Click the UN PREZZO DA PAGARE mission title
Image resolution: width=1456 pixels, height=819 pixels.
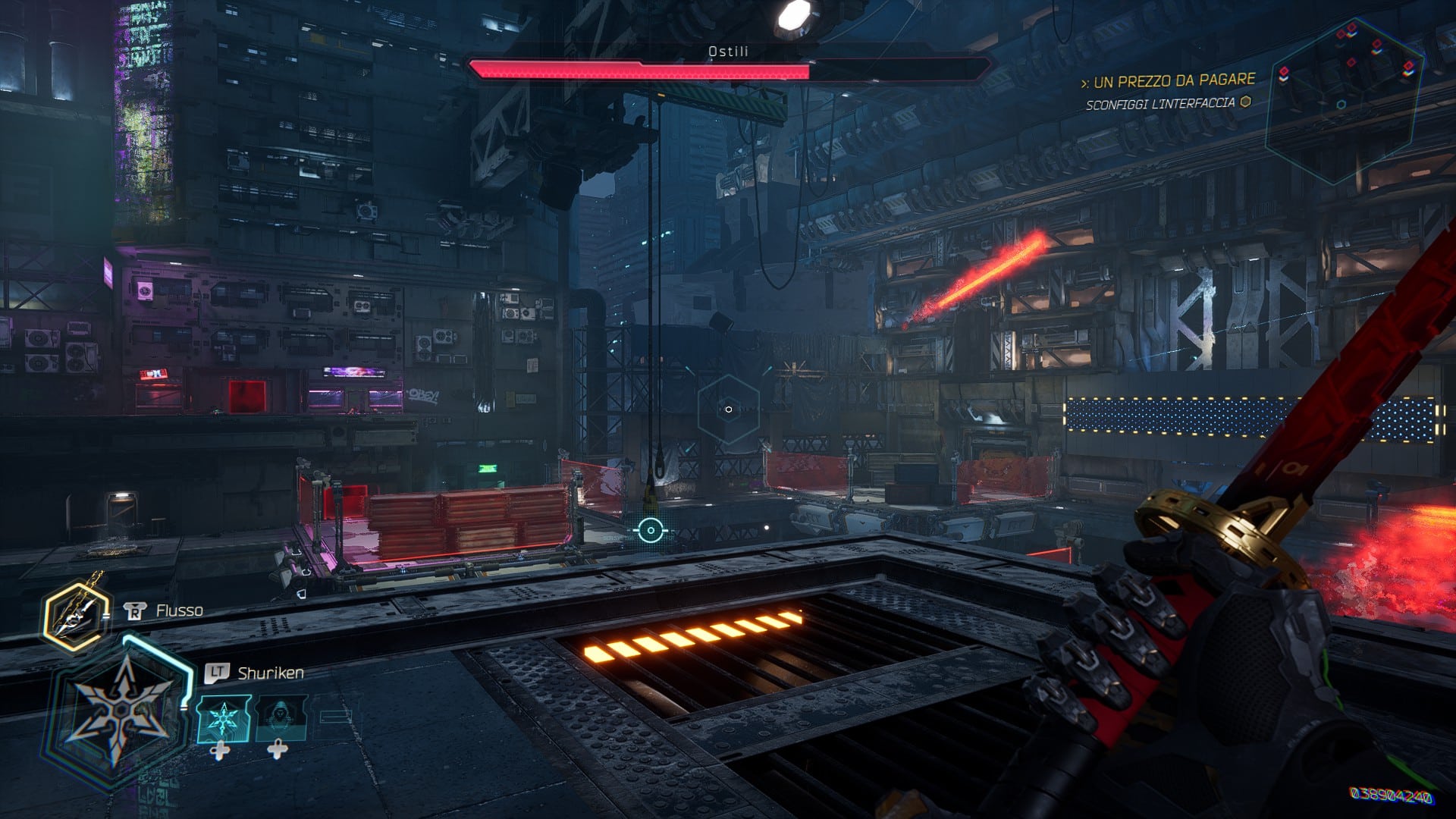pos(1175,80)
